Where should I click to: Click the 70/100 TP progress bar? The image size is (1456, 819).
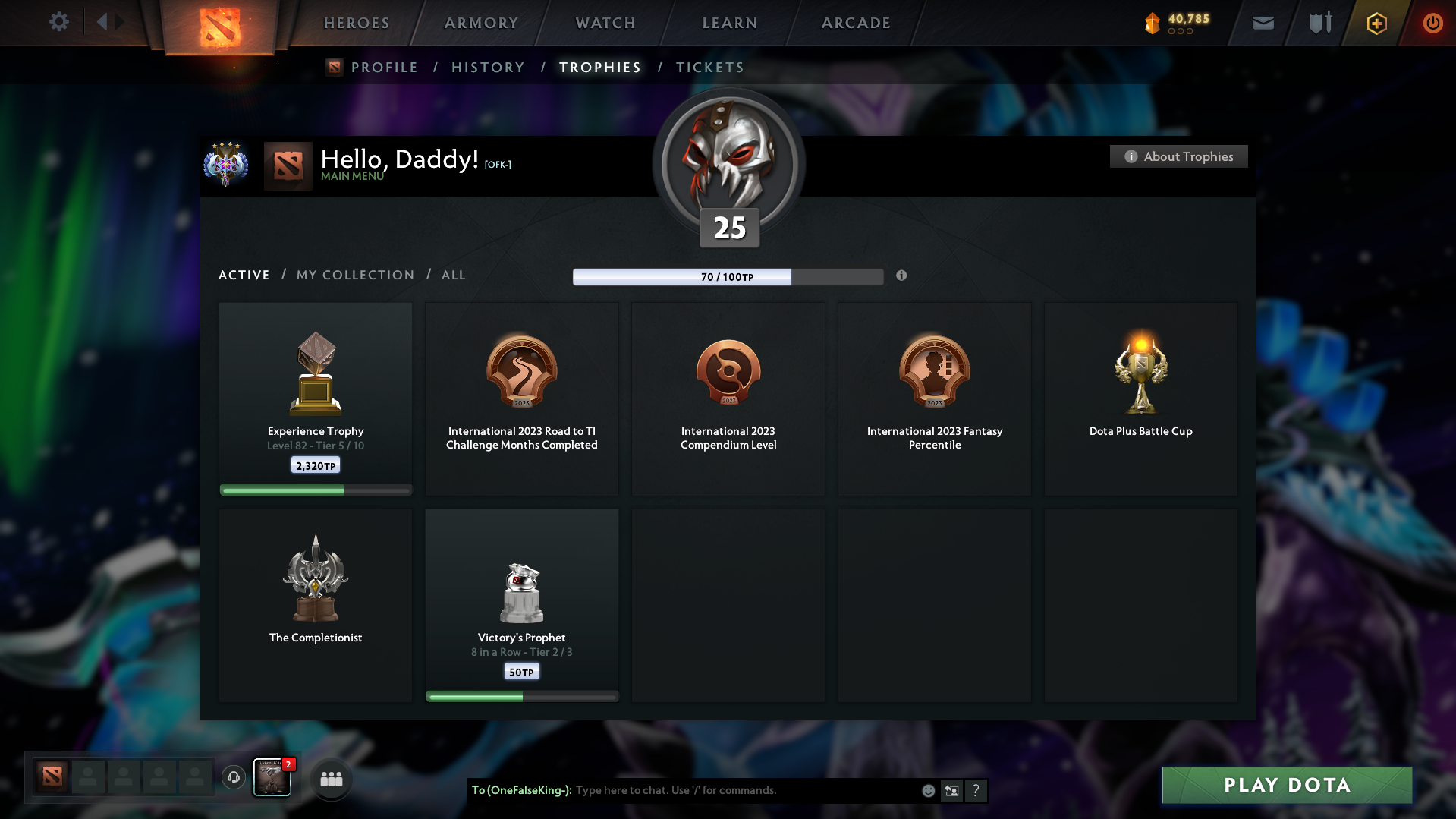[x=728, y=276]
